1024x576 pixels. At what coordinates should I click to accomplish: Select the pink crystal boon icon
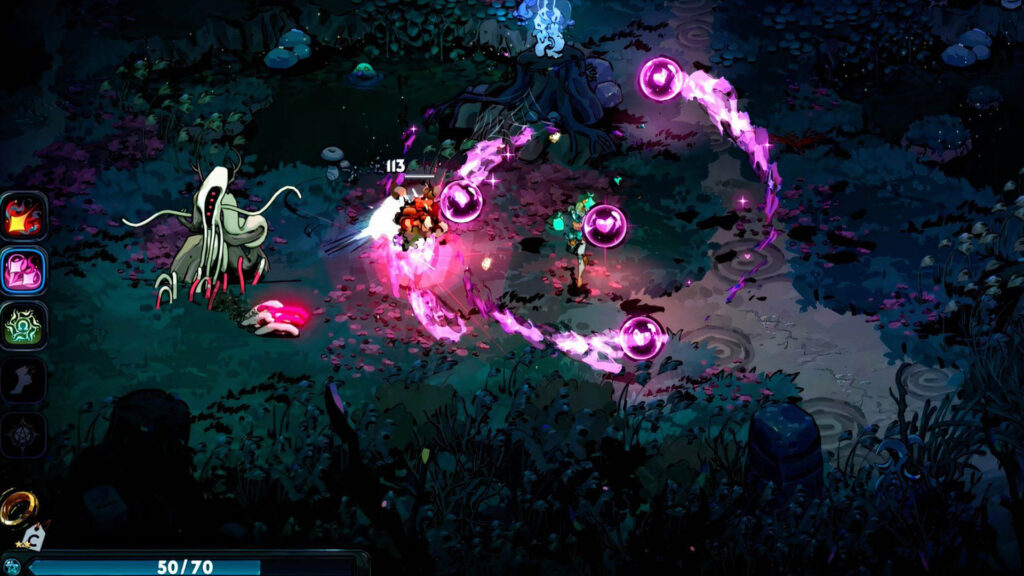[23, 272]
